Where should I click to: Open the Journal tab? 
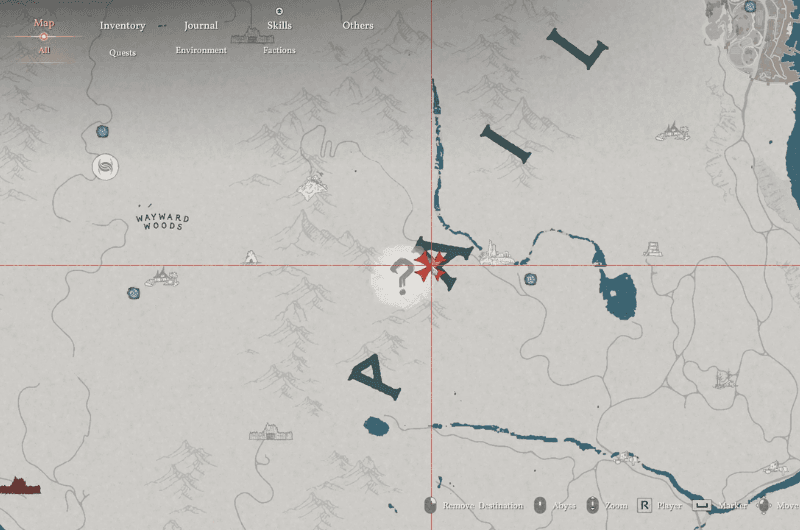[201, 25]
